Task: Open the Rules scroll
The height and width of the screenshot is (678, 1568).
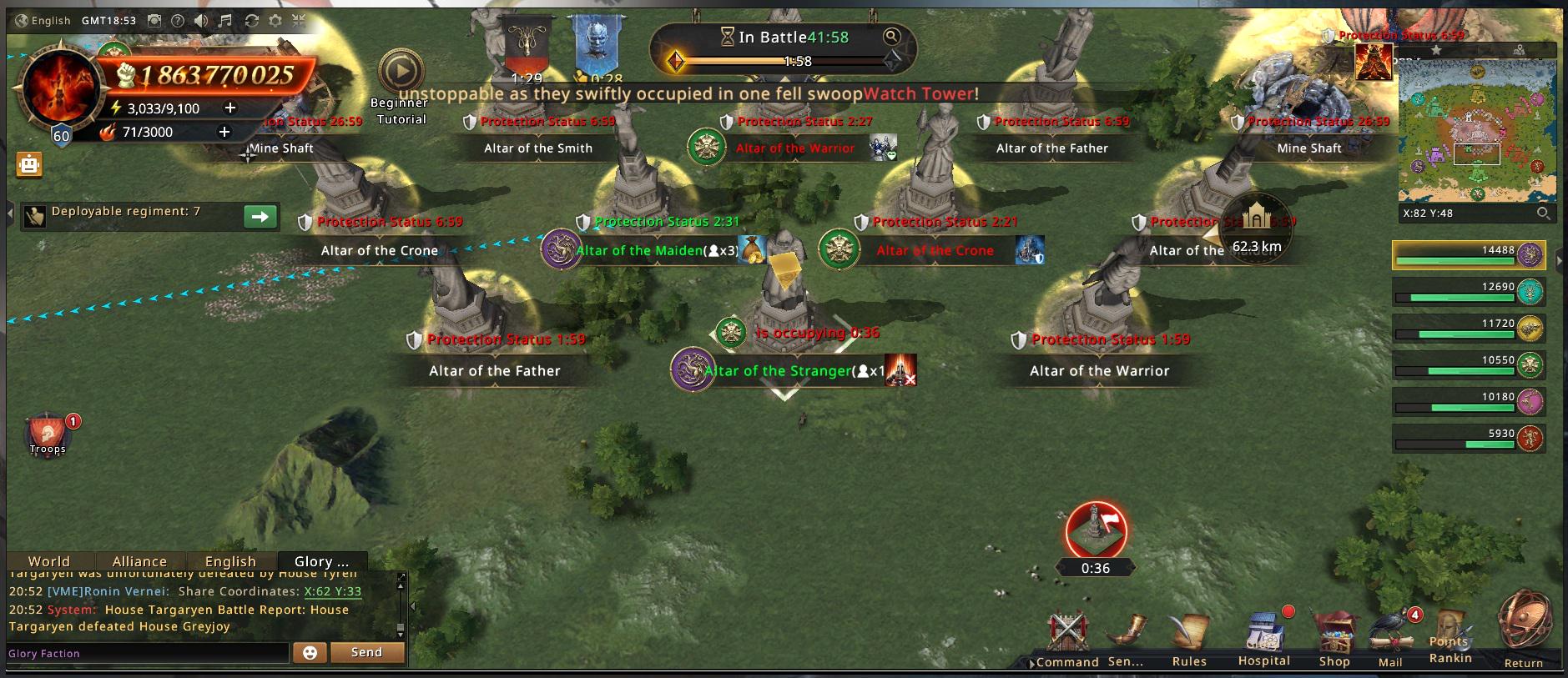Action: [x=1189, y=638]
